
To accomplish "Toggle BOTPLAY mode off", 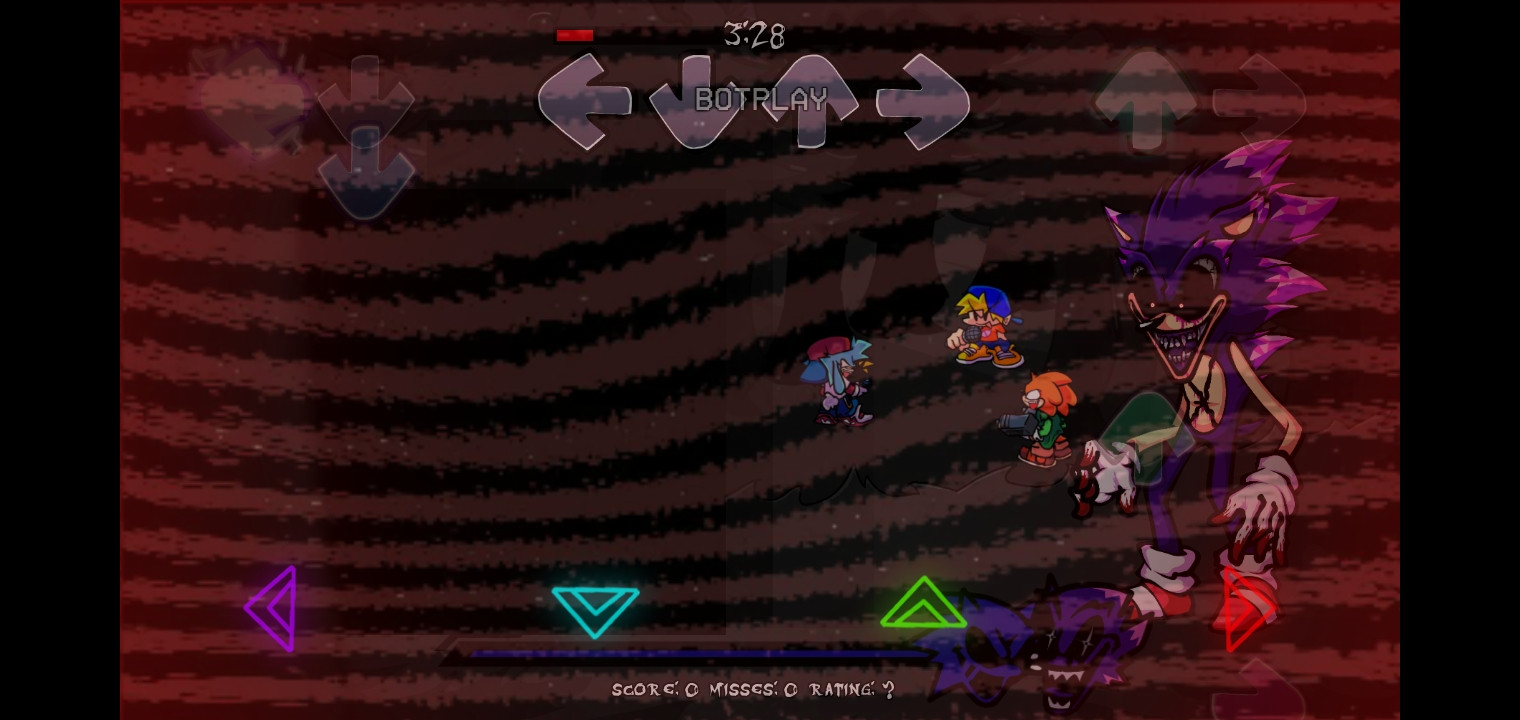I will click(x=760, y=99).
